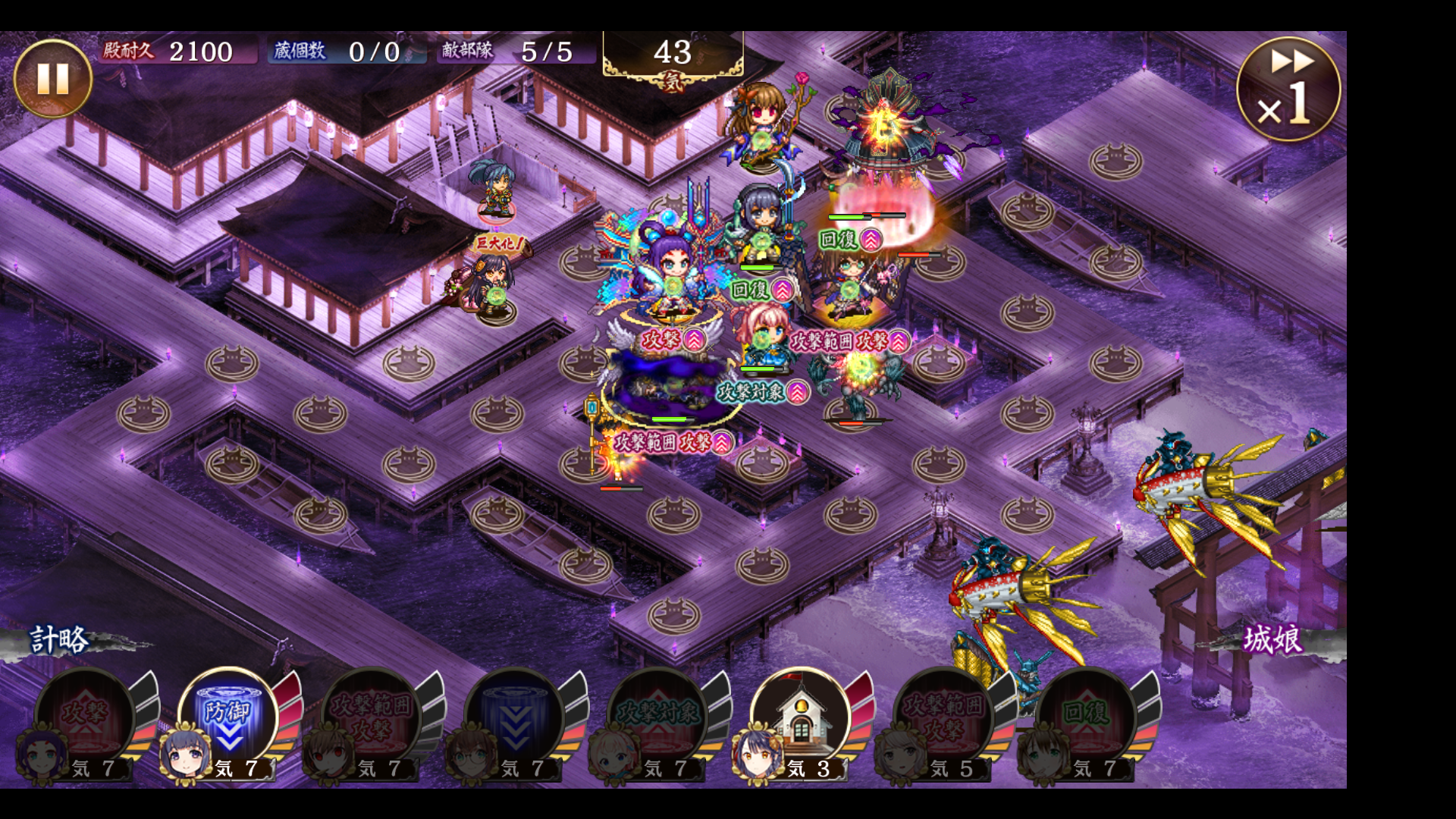Select the 攻撃対象 target-up strategy icon

tap(657, 718)
